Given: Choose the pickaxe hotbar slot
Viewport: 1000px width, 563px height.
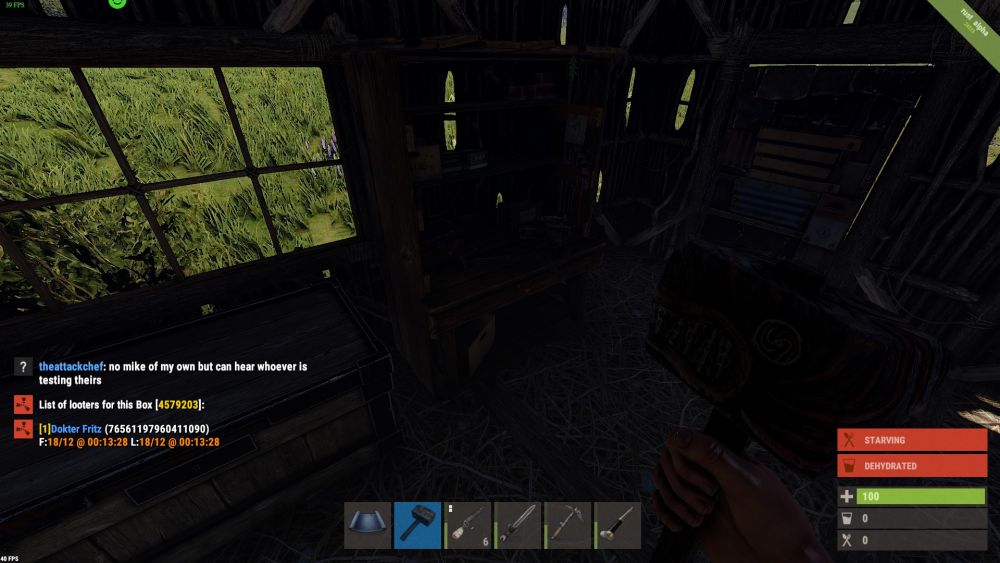Looking at the screenshot, I should (568, 525).
